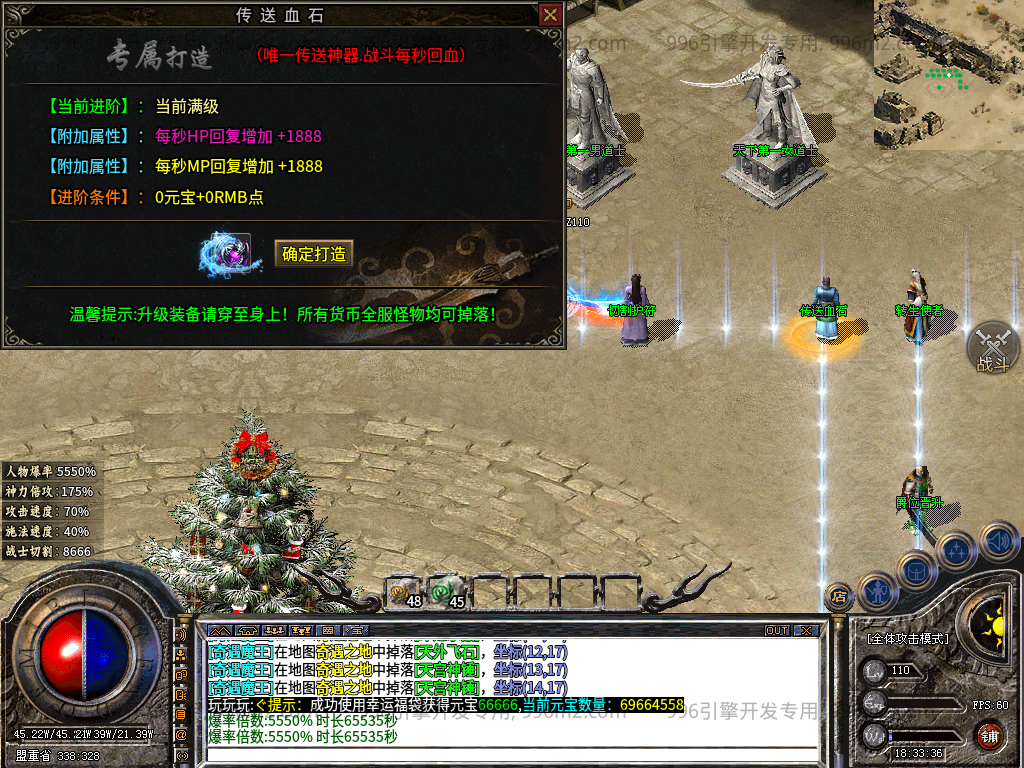Close the chat panel with X
The height and width of the screenshot is (768, 1024).
pos(808,631)
